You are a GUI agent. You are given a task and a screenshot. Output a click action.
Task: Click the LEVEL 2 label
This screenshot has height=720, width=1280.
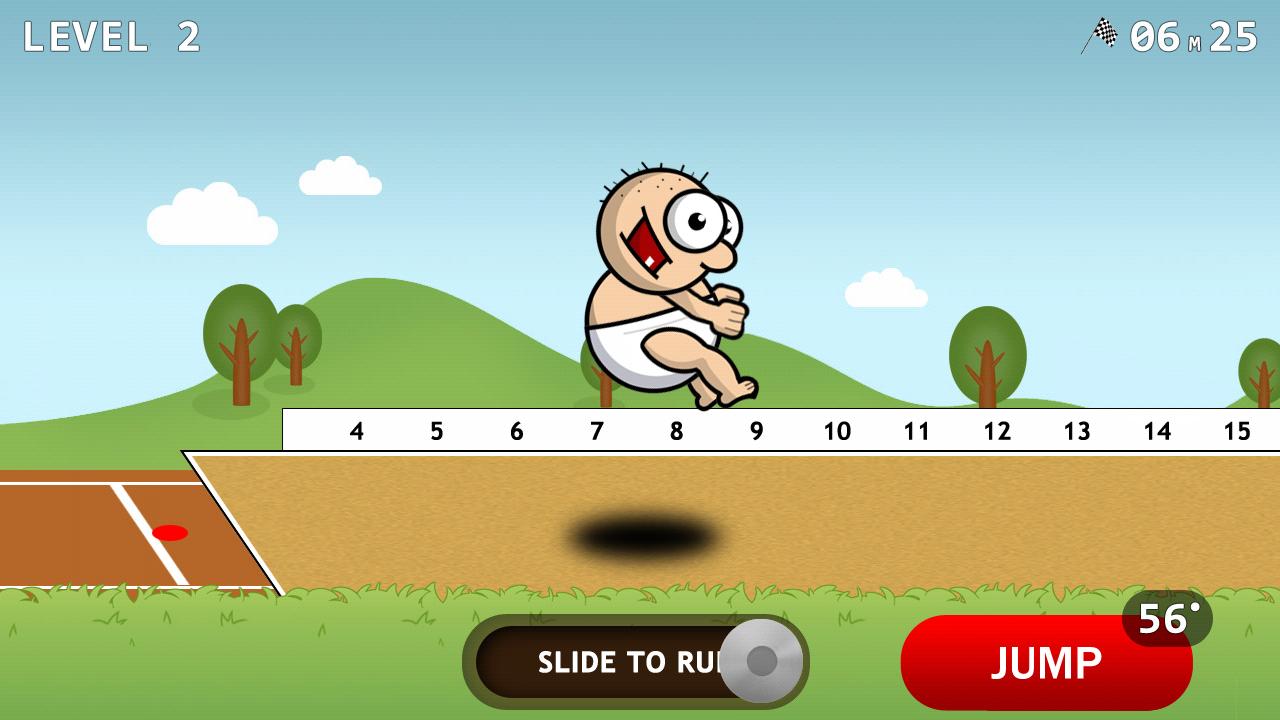pyautogui.click(x=112, y=38)
